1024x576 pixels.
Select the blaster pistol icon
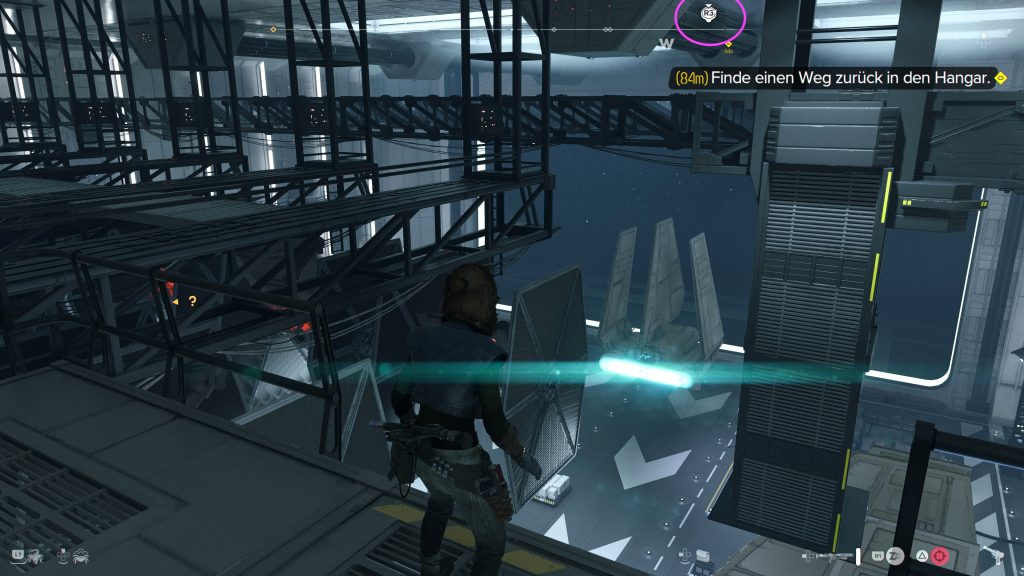click(x=994, y=556)
